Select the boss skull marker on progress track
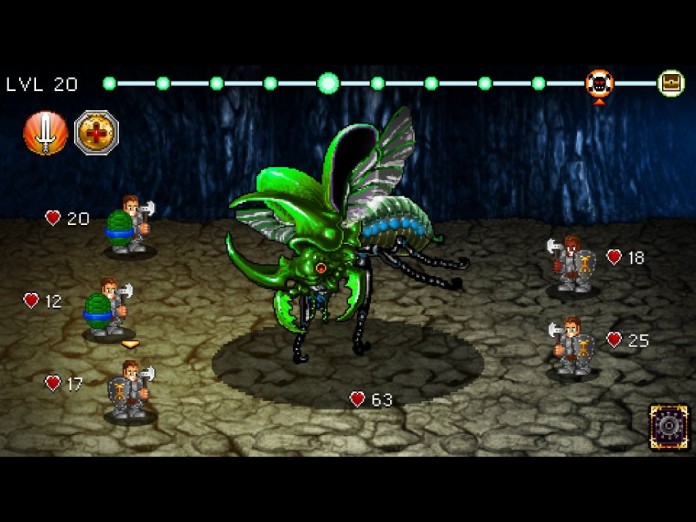The width and height of the screenshot is (696, 522). coord(599,83)
